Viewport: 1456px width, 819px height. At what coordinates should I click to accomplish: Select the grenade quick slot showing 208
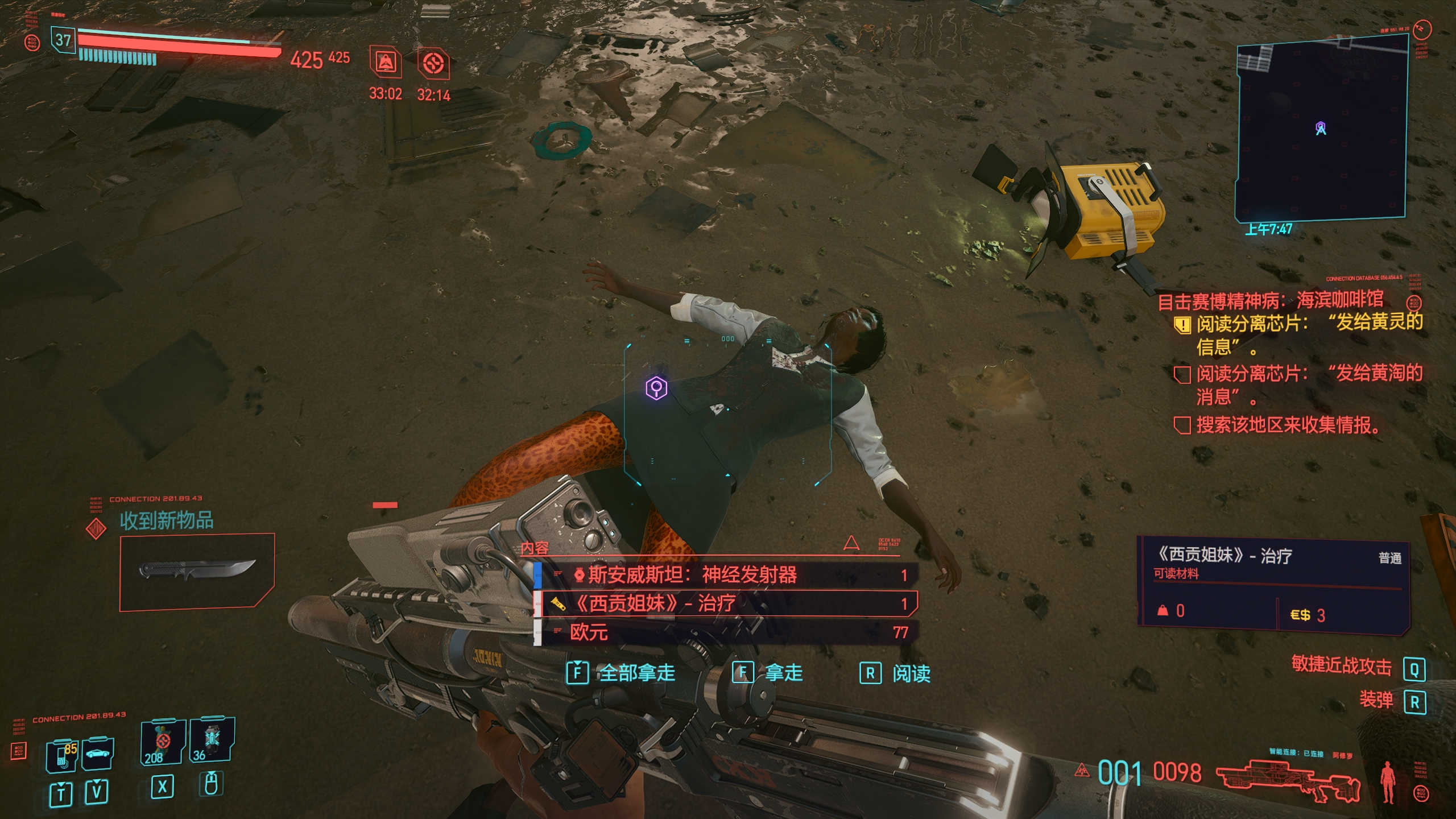163,742
